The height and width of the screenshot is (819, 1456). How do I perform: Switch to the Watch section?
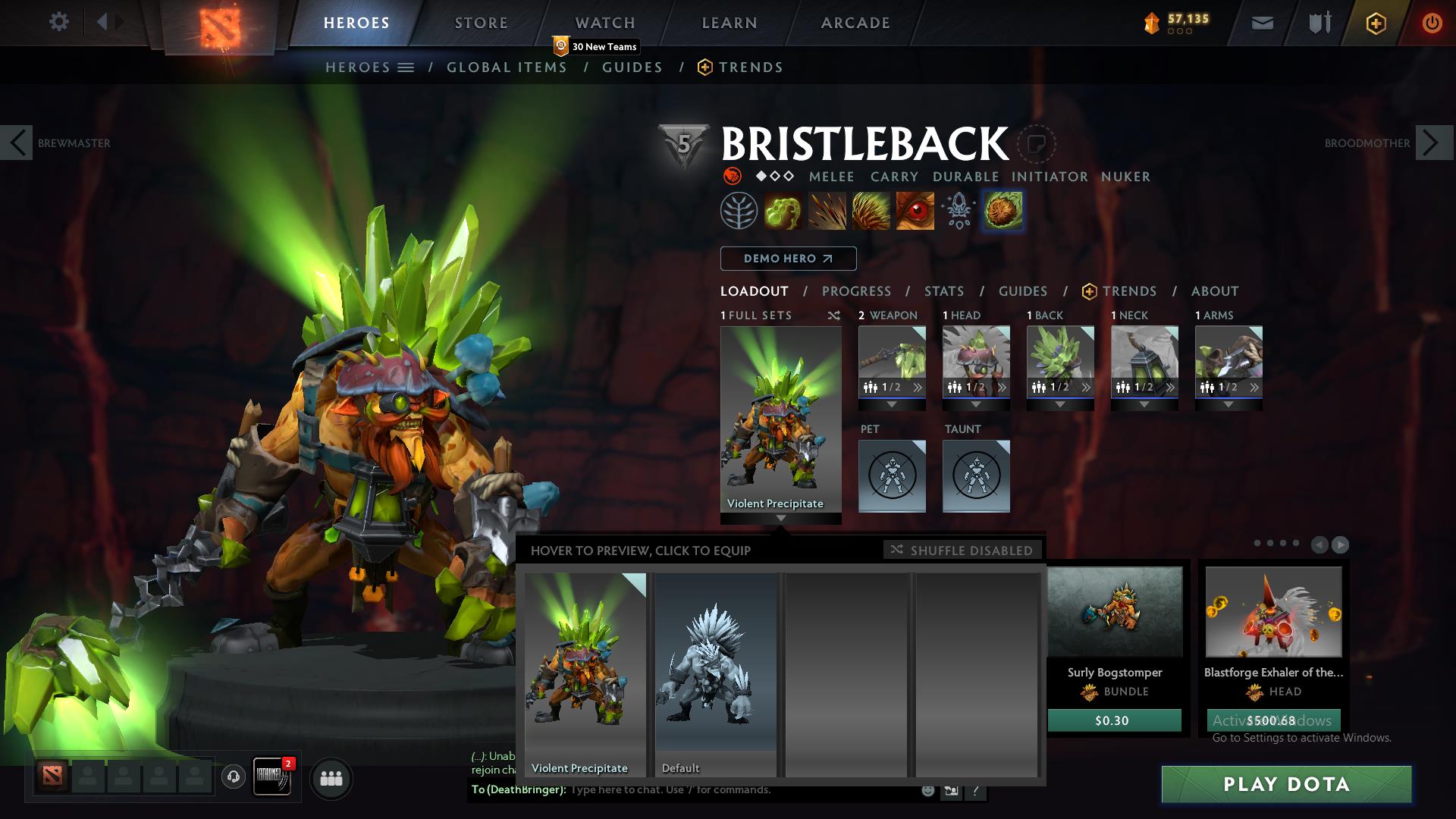click(x=604, y=23)
